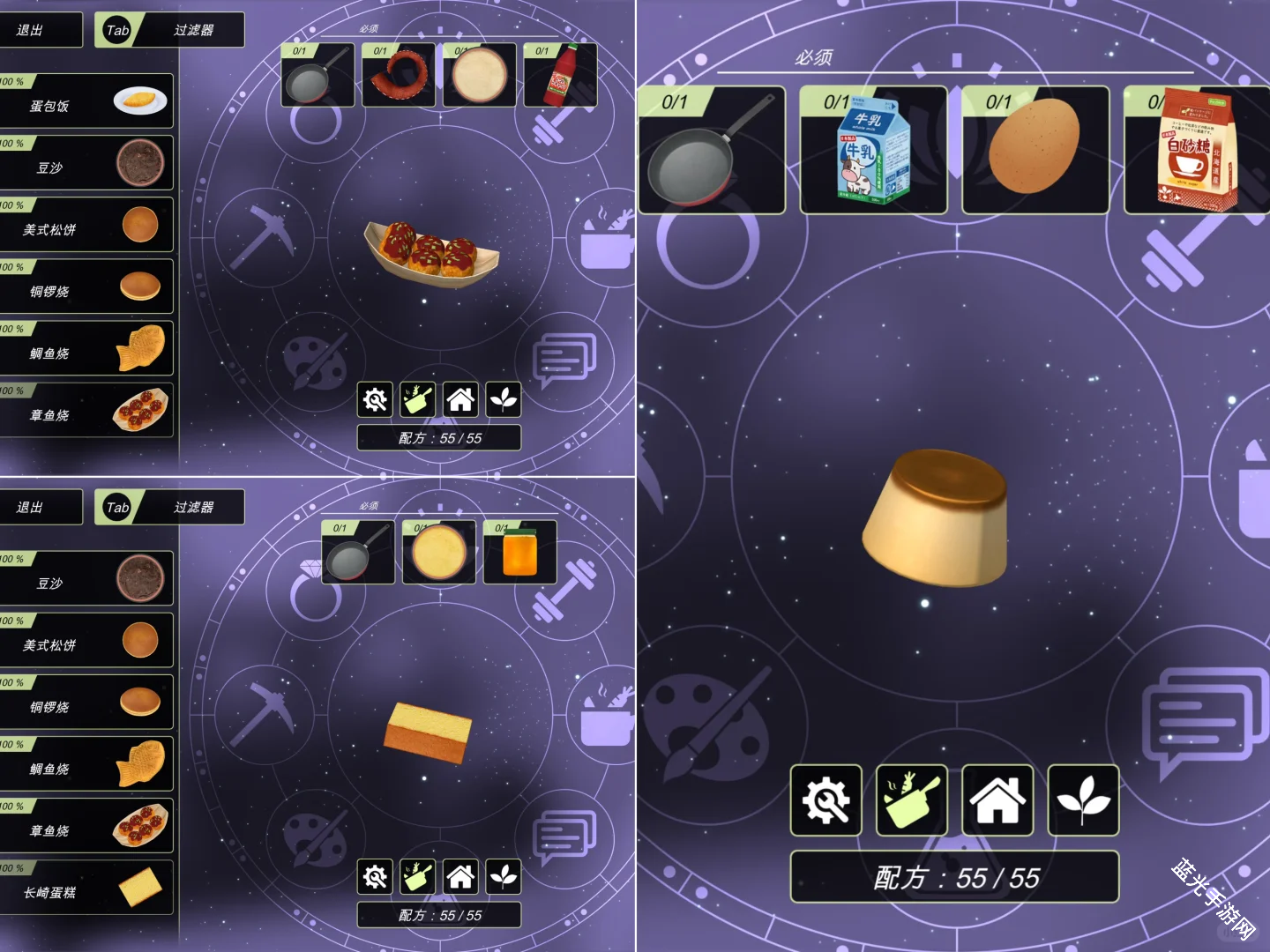
Task: Open the flat yellow batter ingredient beside the honey jar
Action: (439, 553)
